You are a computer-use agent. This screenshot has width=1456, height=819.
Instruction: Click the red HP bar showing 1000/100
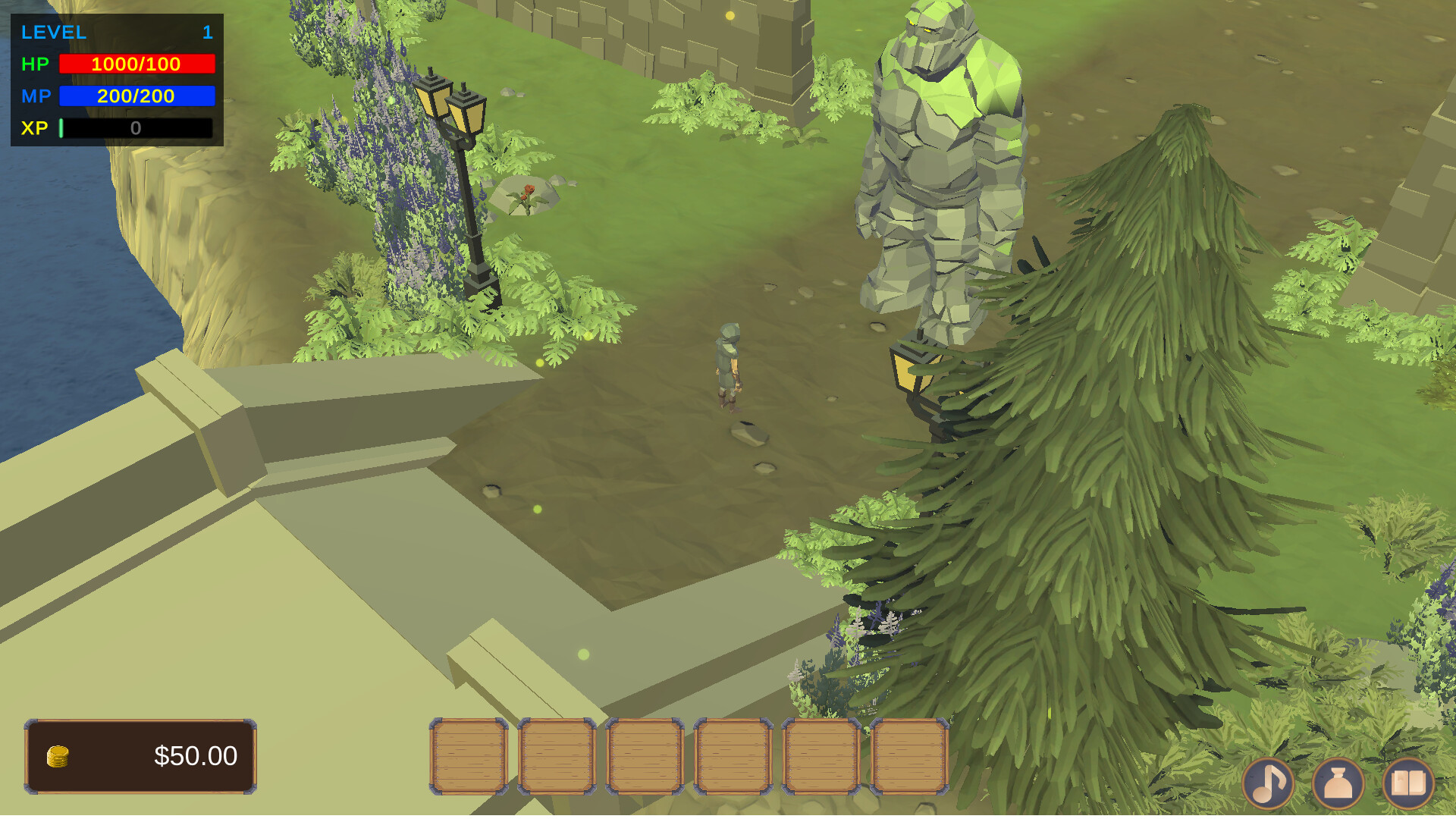click(136, 64)
